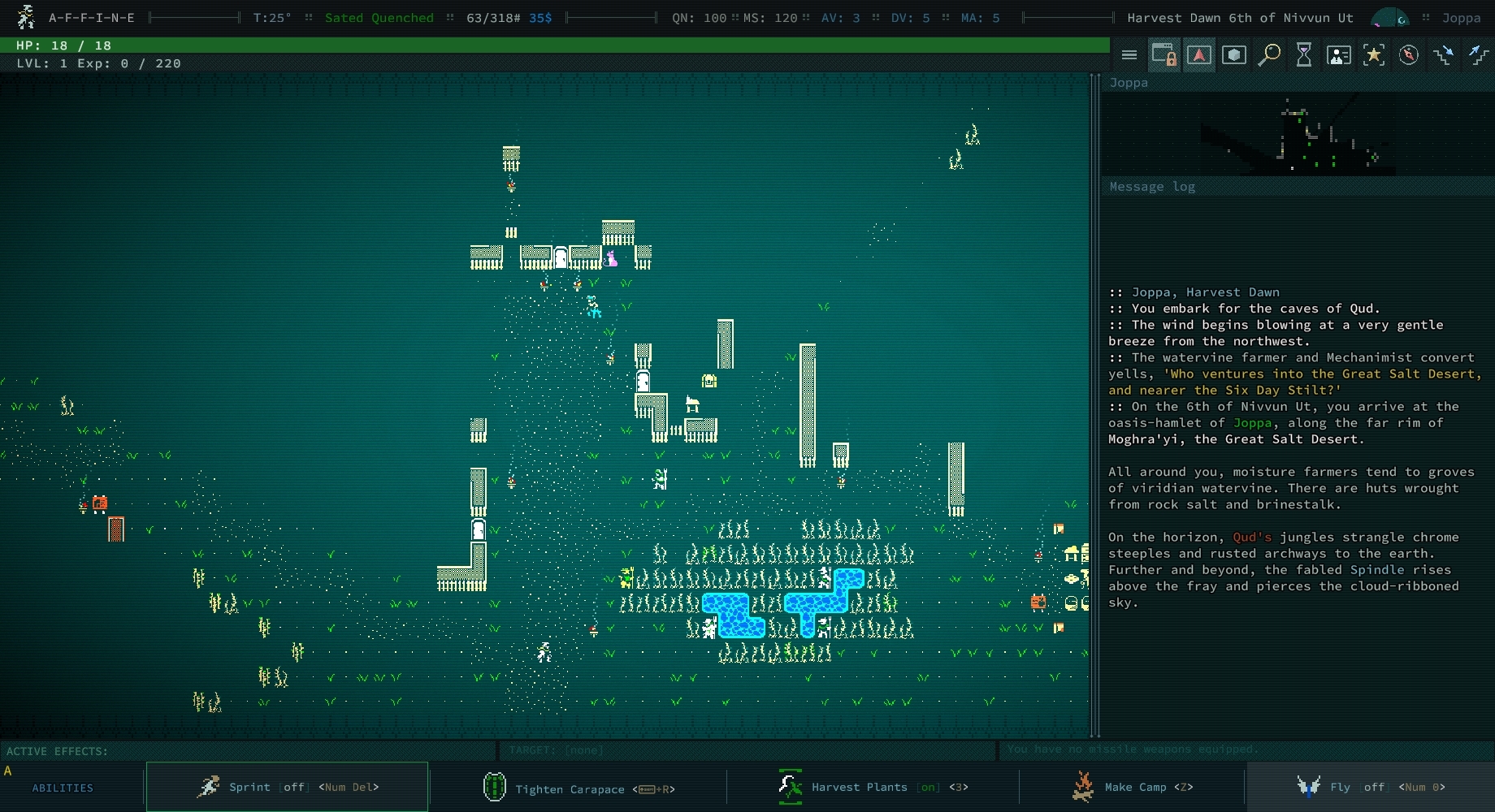Click the lock interface icon

pos(1163,54)
